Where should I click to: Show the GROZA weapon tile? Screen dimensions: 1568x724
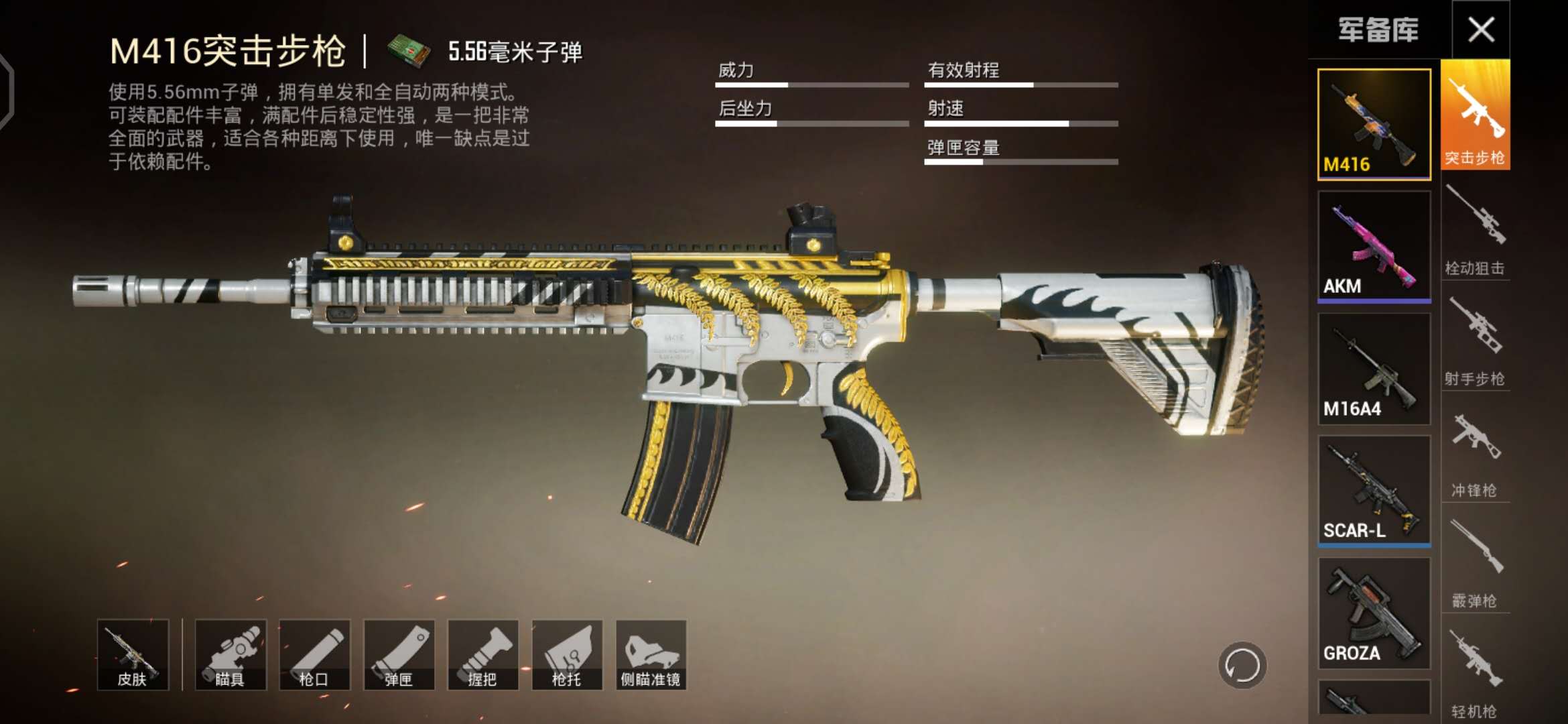pos(1374,613)
